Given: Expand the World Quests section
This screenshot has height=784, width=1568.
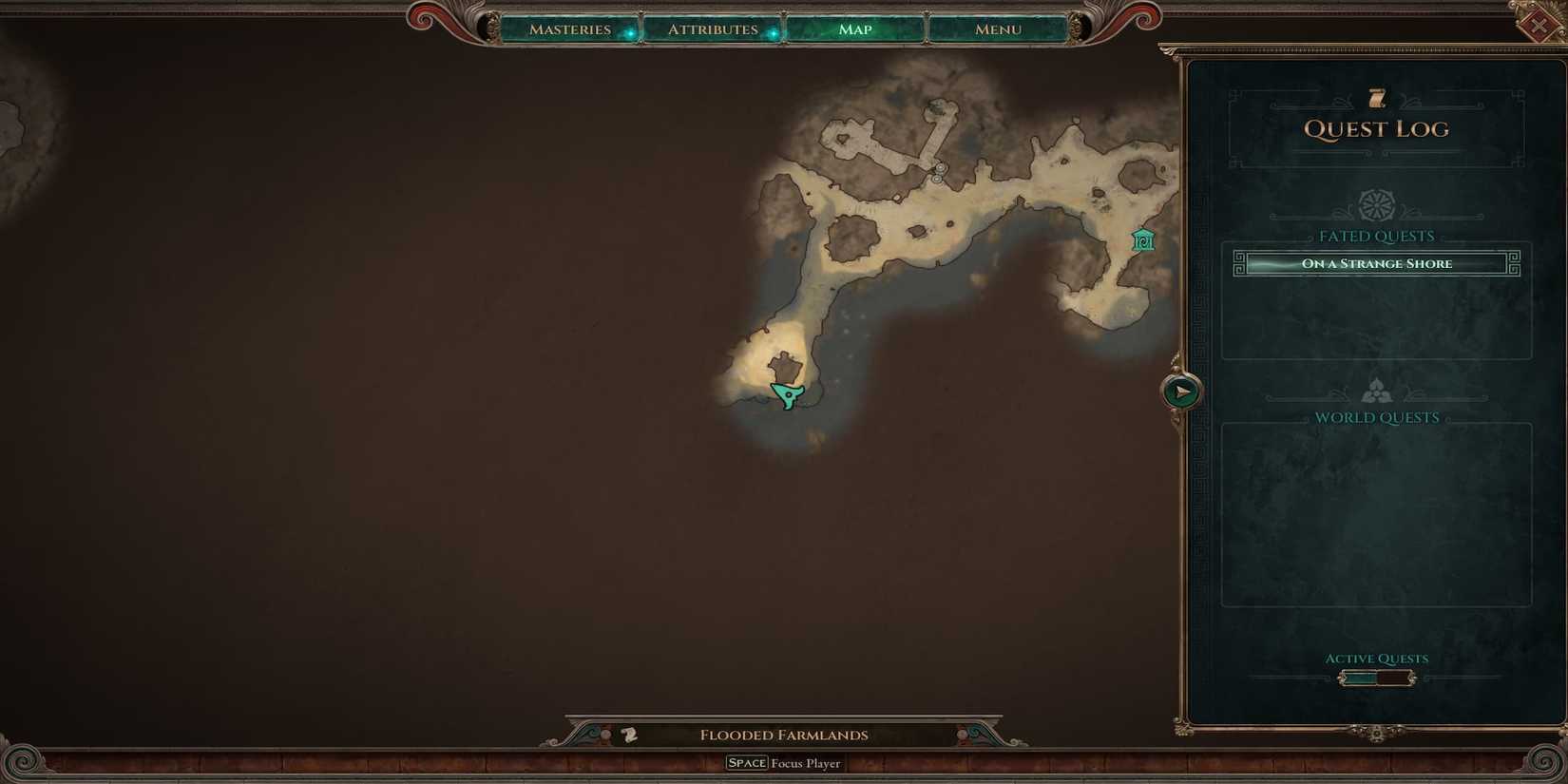Looking at the screenshot, I should (1376, 416).
